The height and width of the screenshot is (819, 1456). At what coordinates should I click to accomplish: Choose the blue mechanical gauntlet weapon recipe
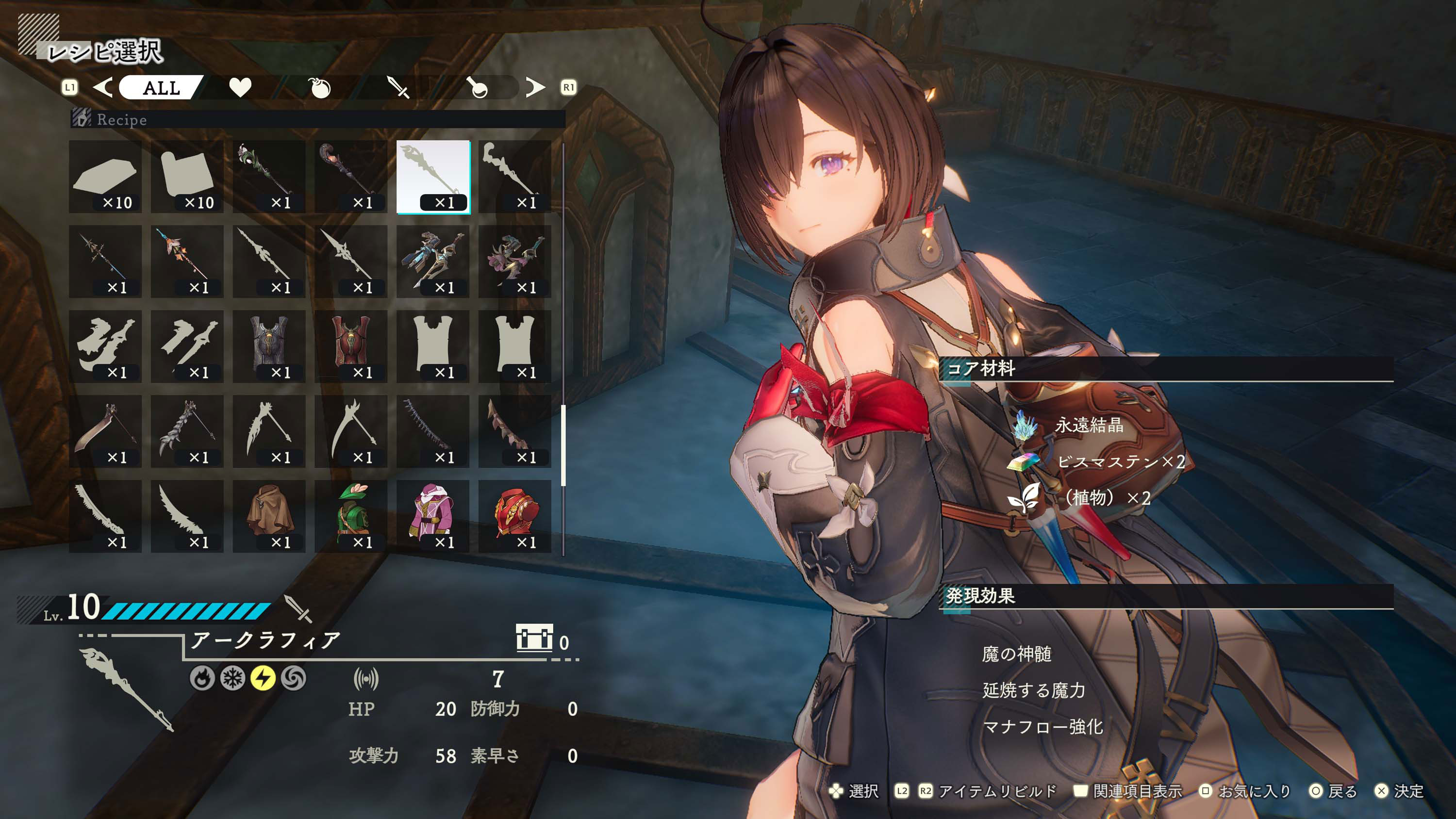point(433,261)
